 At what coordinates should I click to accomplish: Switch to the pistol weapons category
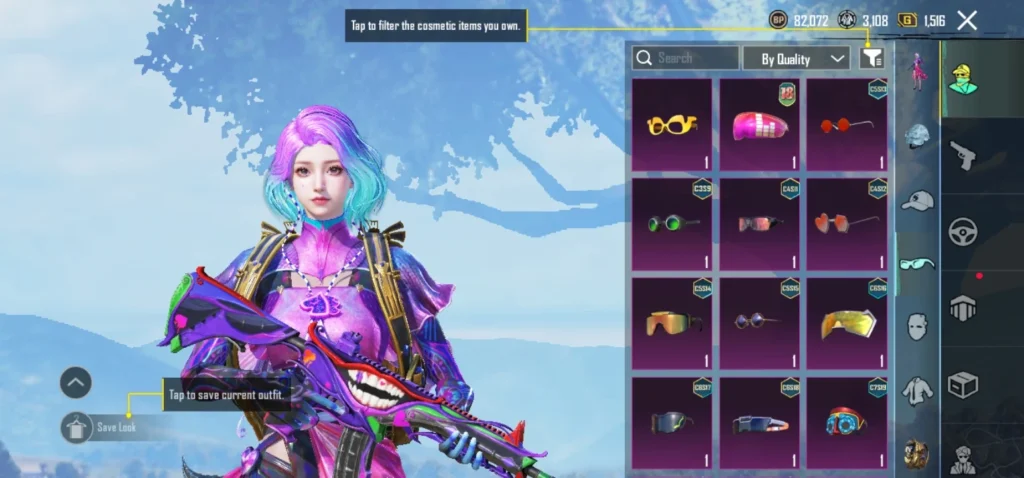click(963, 155)
